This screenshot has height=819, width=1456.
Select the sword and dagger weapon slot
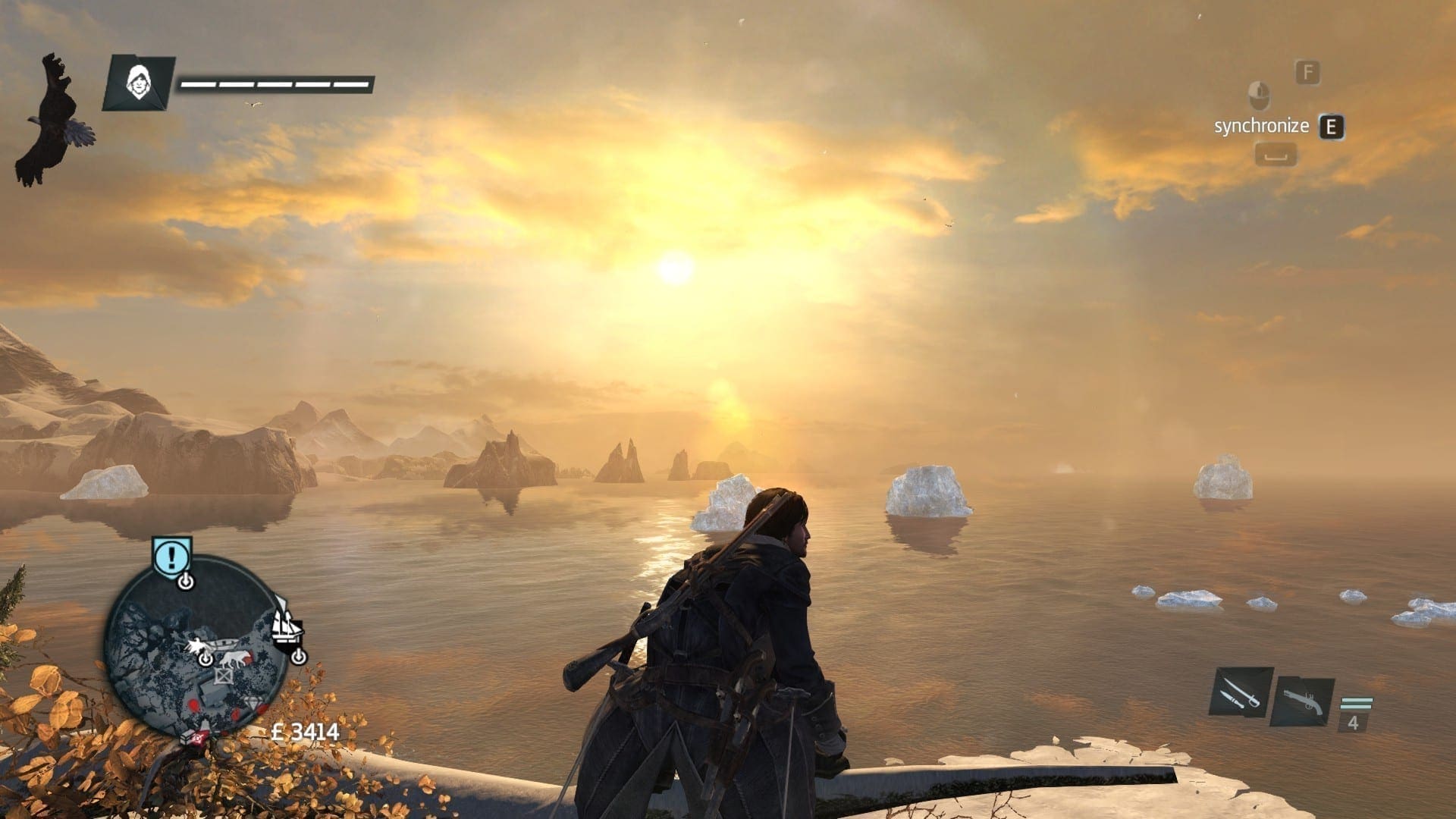click(x=1240, y=692)
